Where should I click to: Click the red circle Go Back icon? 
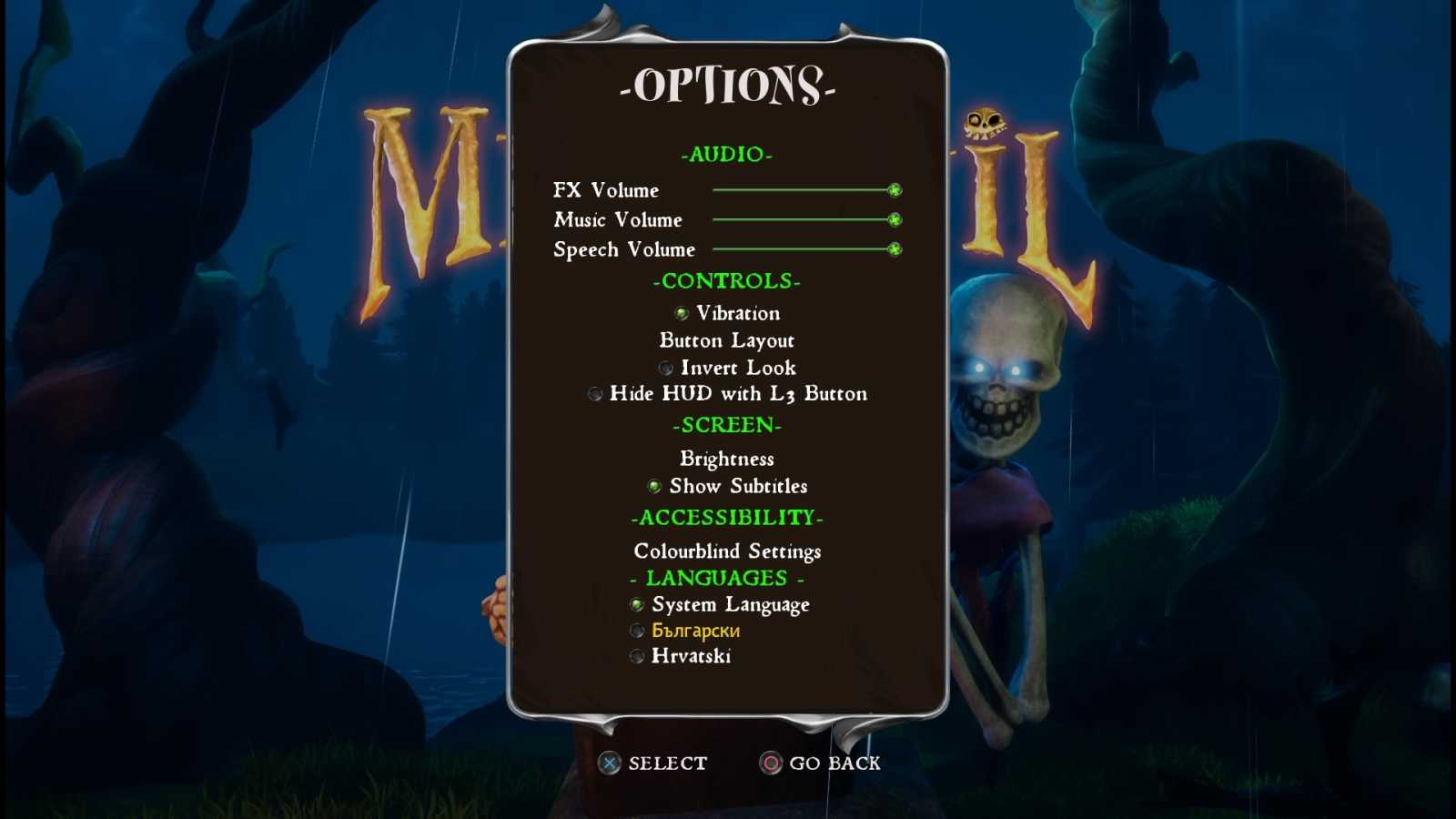tap(769, 763)
